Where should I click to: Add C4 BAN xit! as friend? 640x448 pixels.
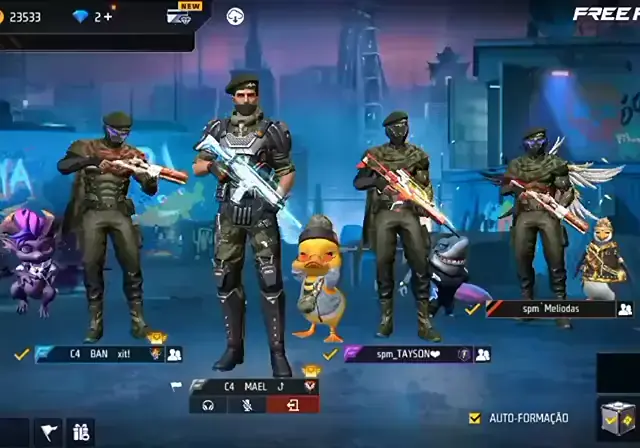coord(175,354)
